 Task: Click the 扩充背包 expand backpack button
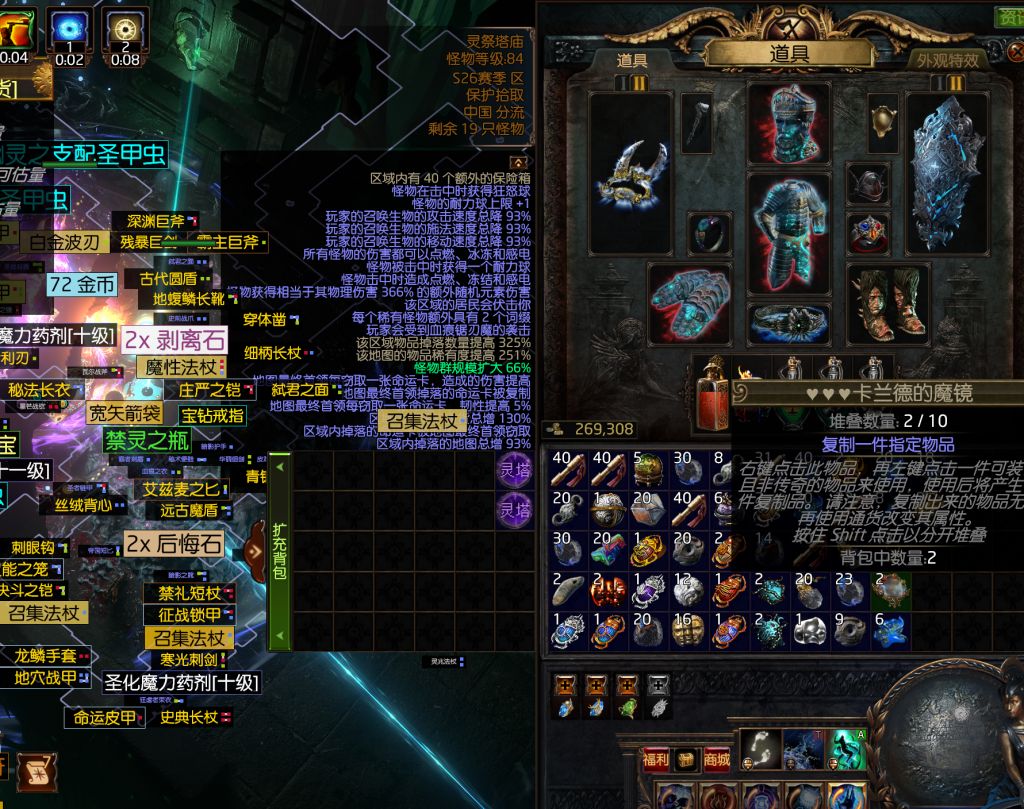point(280,550)
